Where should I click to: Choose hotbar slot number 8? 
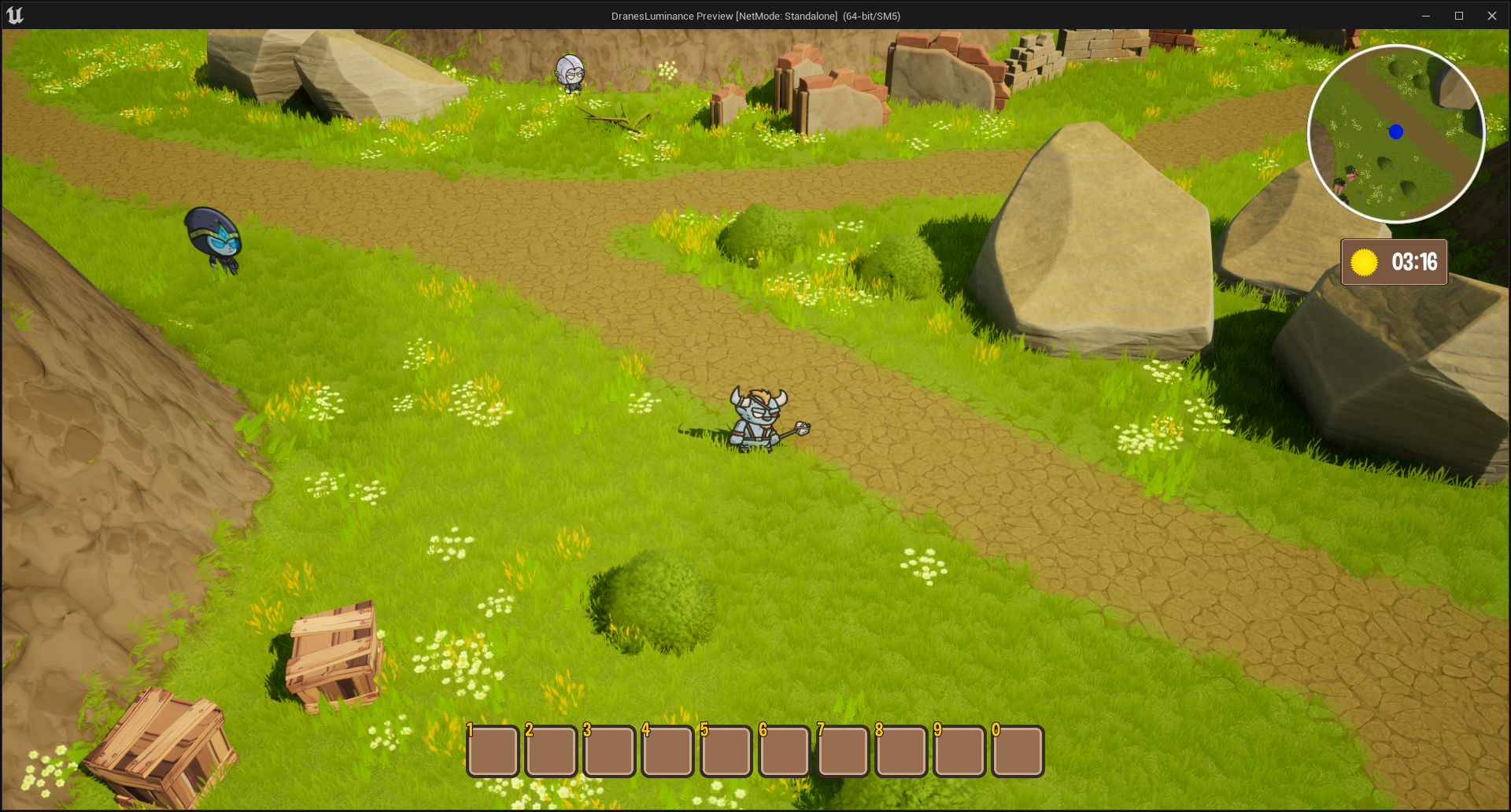(x=901, y=751)
